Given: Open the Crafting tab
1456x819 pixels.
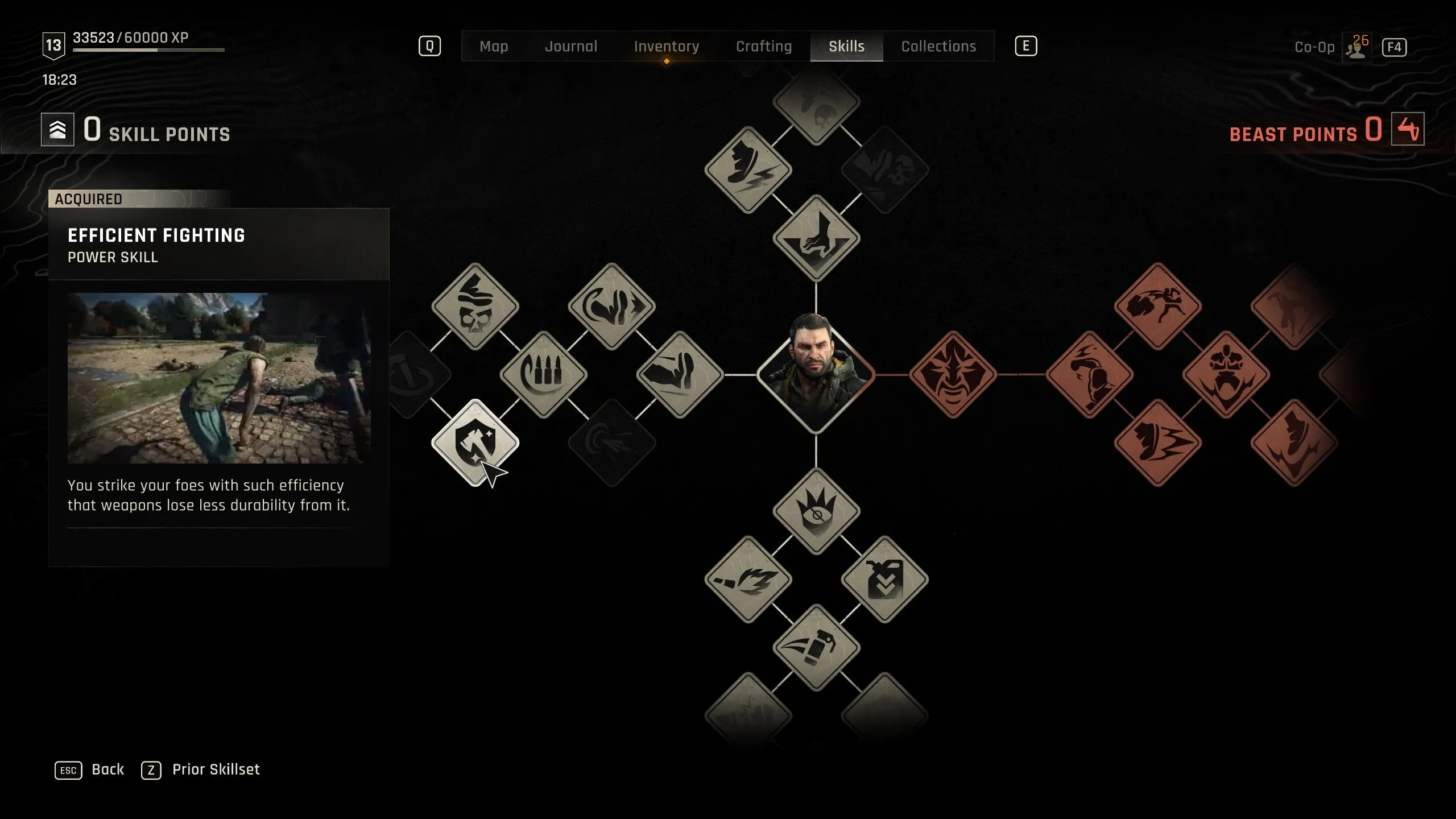Looking at the screenshot, I should tap(763, 46).
